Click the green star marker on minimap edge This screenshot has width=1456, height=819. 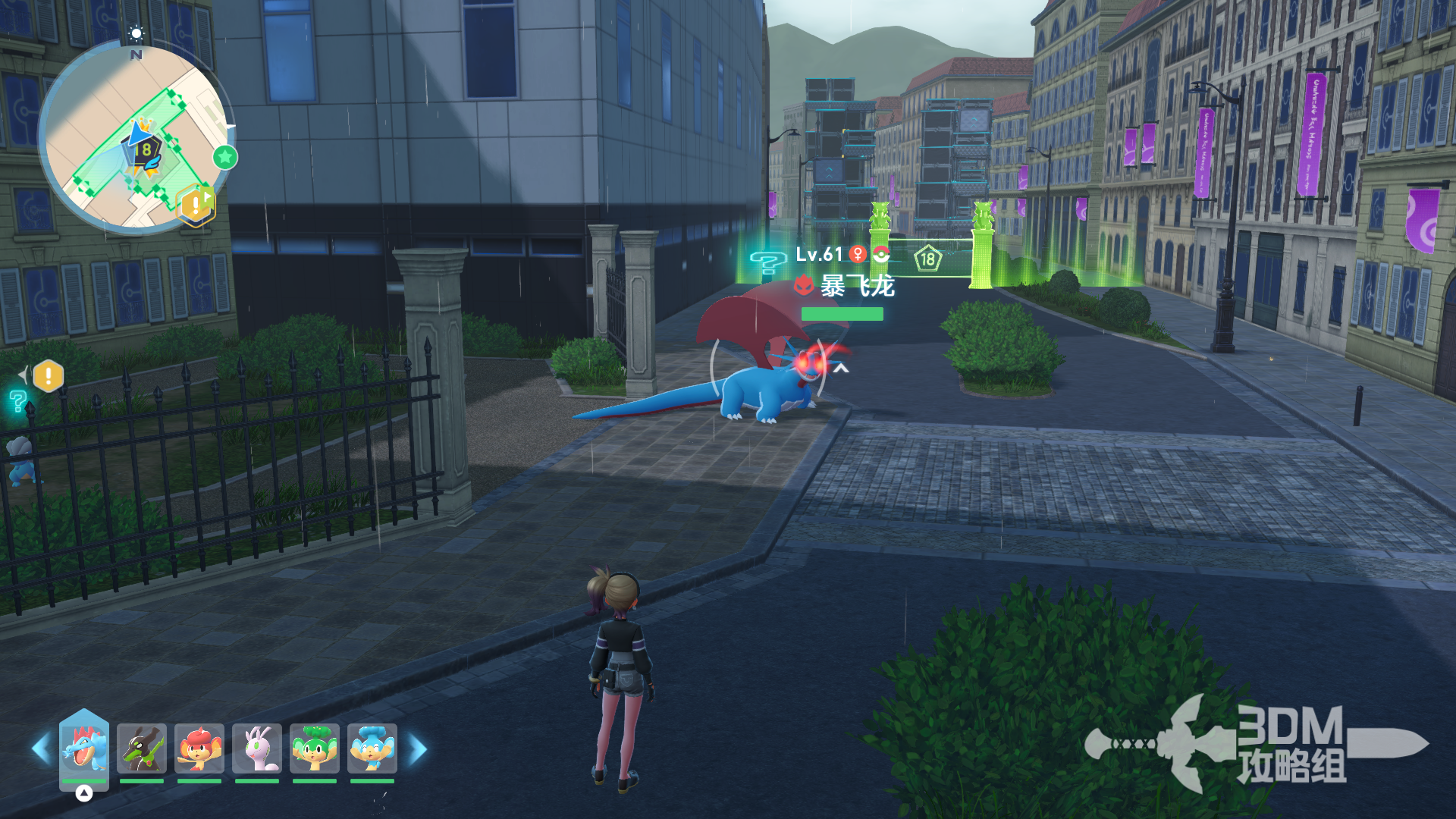coord(225,157)
